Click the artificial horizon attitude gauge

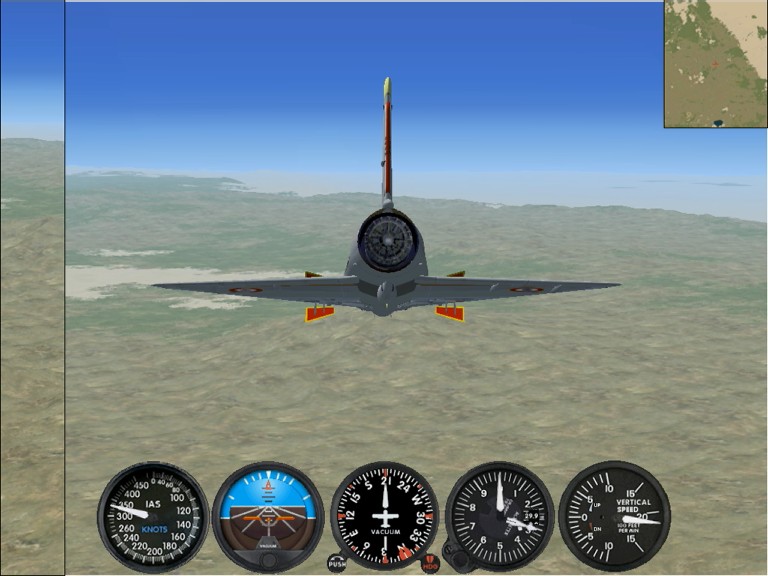(x=268, y=512)
